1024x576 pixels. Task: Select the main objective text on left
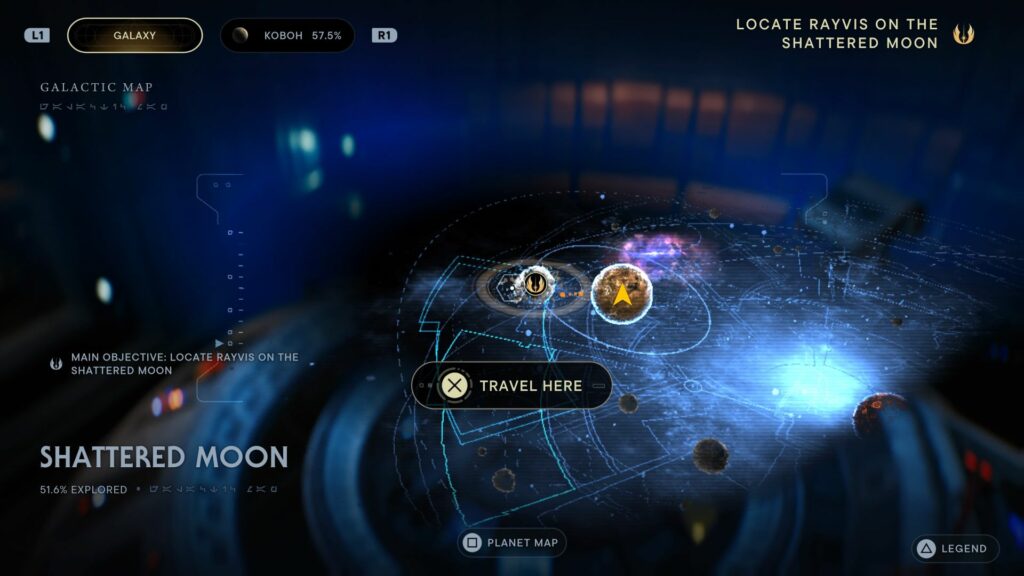click(x=184, y=363)
